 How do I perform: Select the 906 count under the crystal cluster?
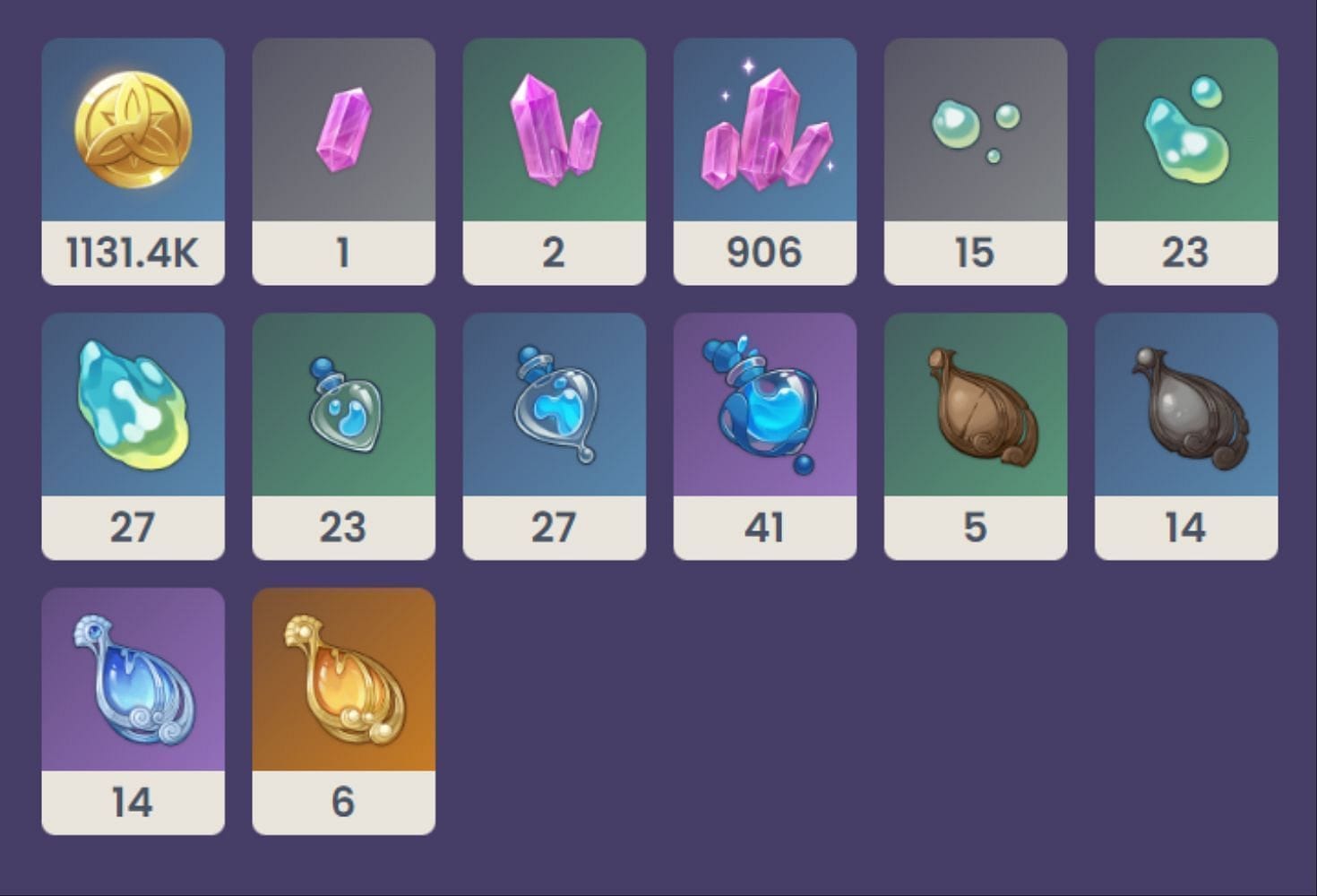(x=764, y=253)
